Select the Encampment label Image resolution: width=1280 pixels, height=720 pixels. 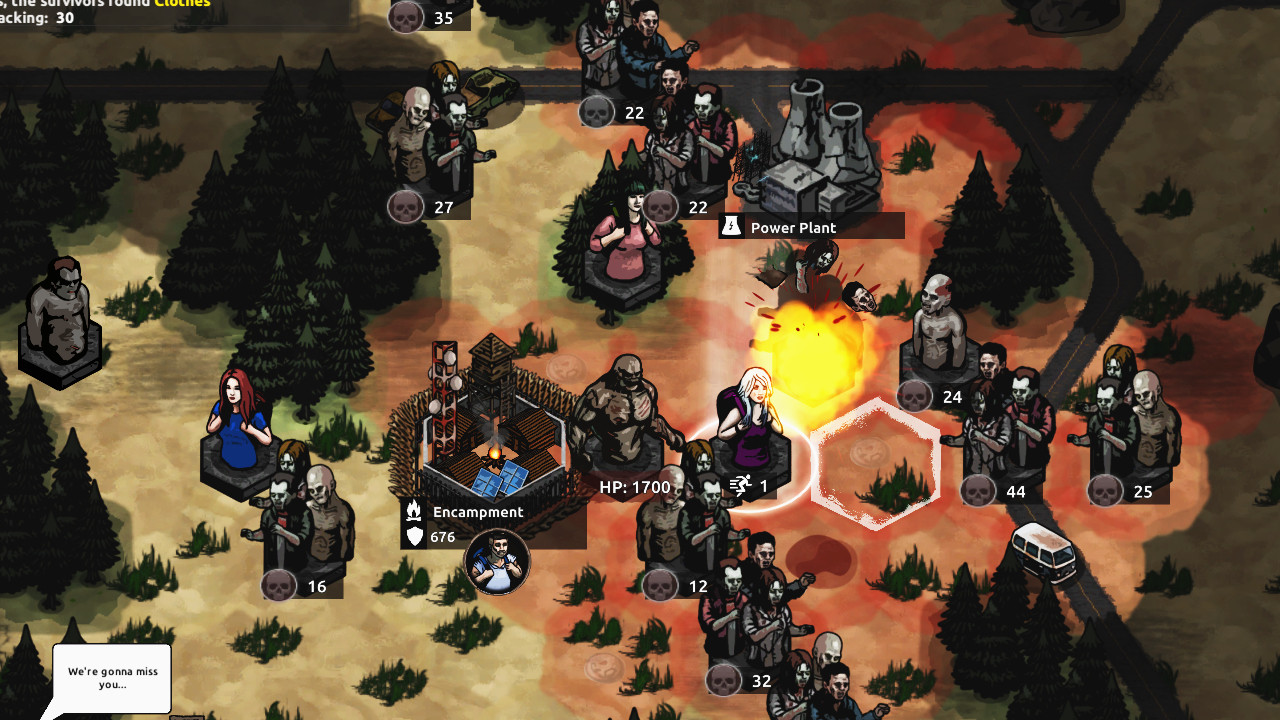(x=477, y=512)
